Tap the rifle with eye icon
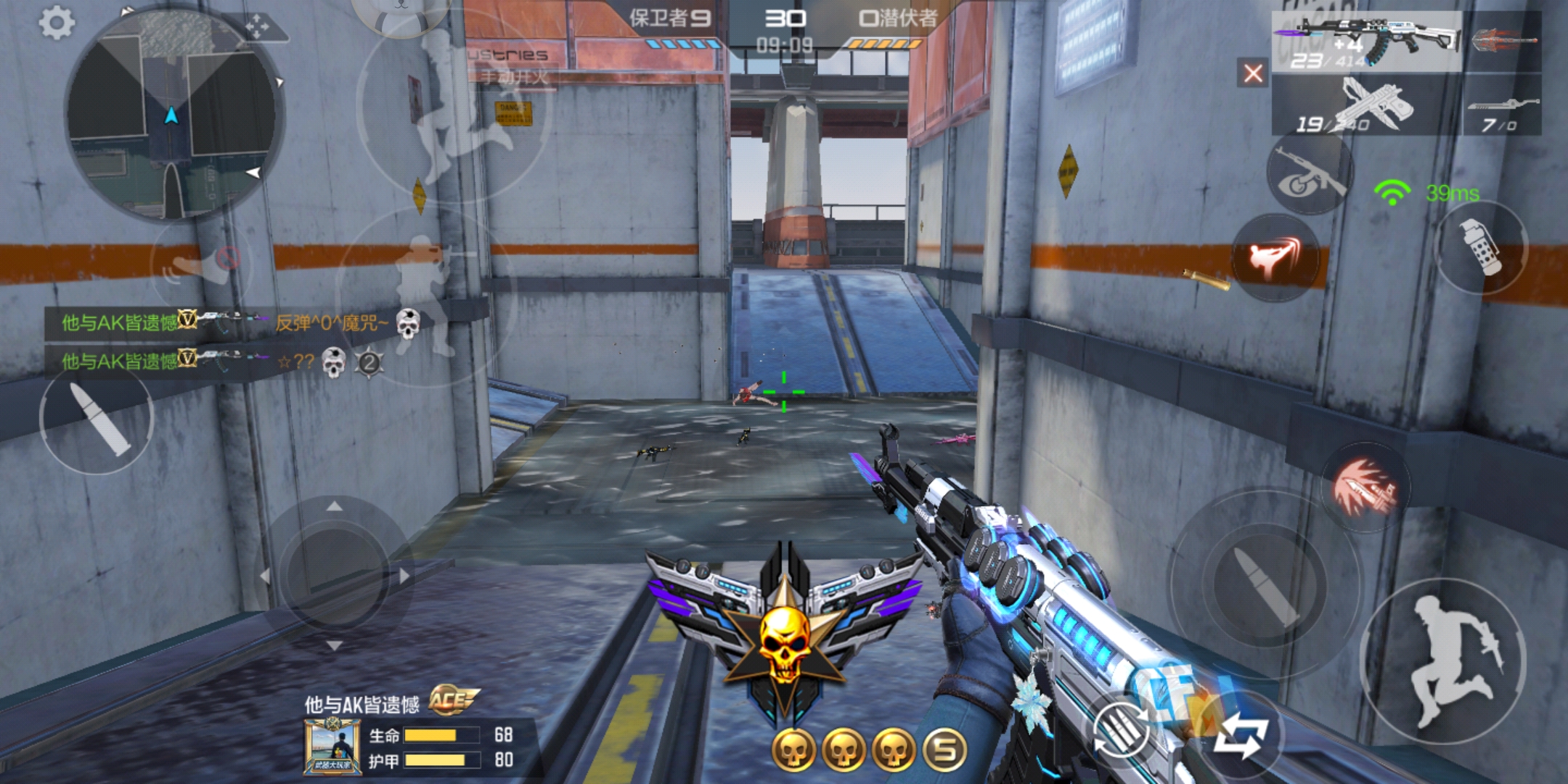 pos(1310,174)
